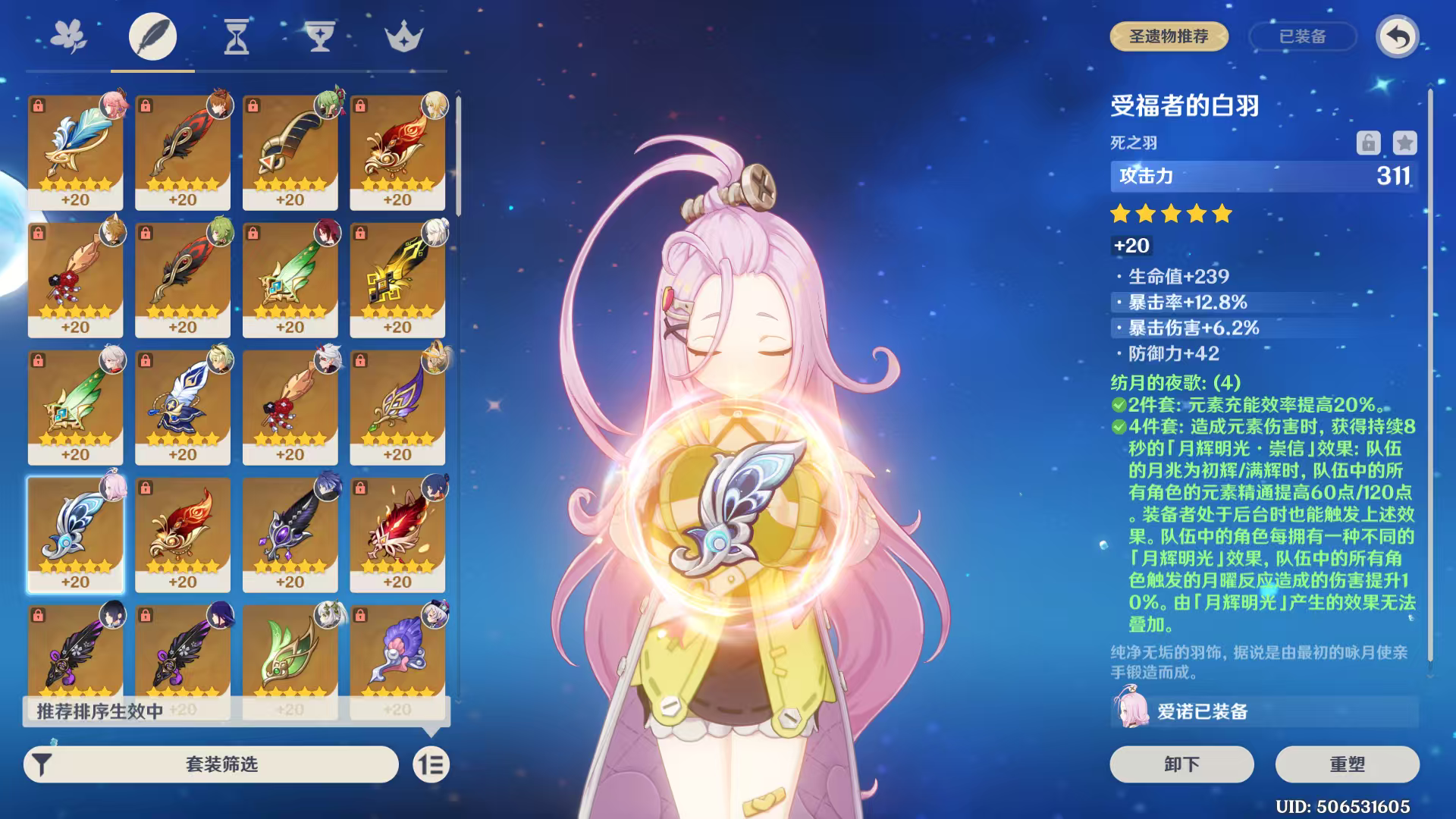Toggle the lock on 受福者的白羽
The height and width of the screenshot is (819, 1456).
(x=1370, y=141)
